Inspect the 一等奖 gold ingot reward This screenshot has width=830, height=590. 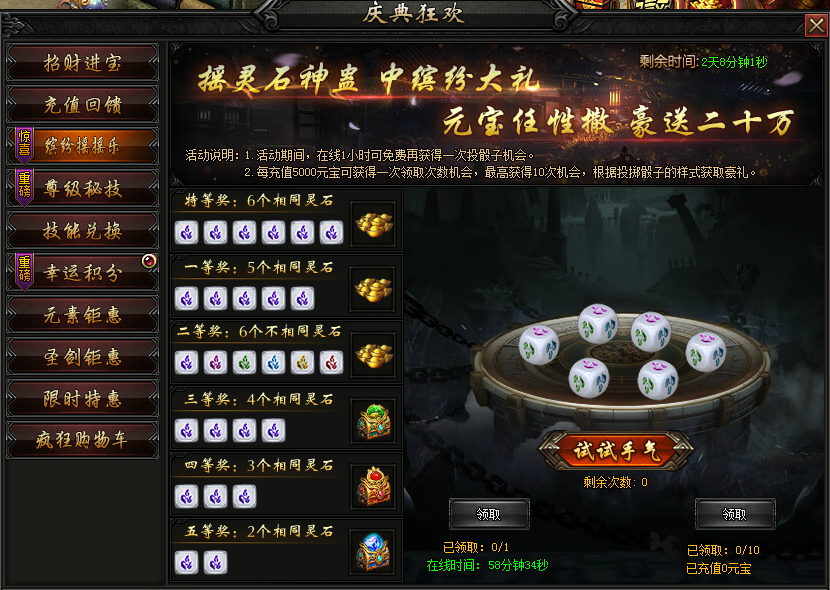[375, 289]
